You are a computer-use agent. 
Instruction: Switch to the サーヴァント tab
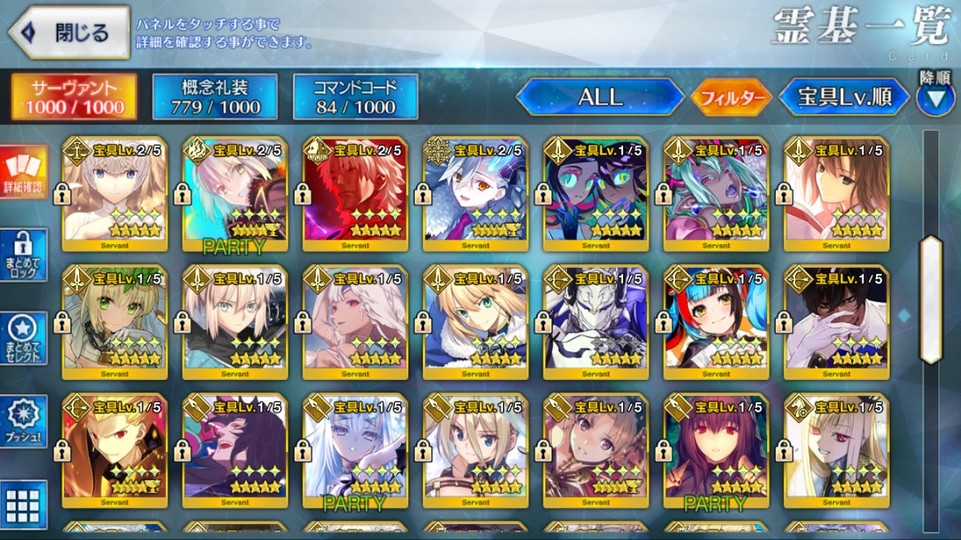pyautogui.click(x=76, y=96)
